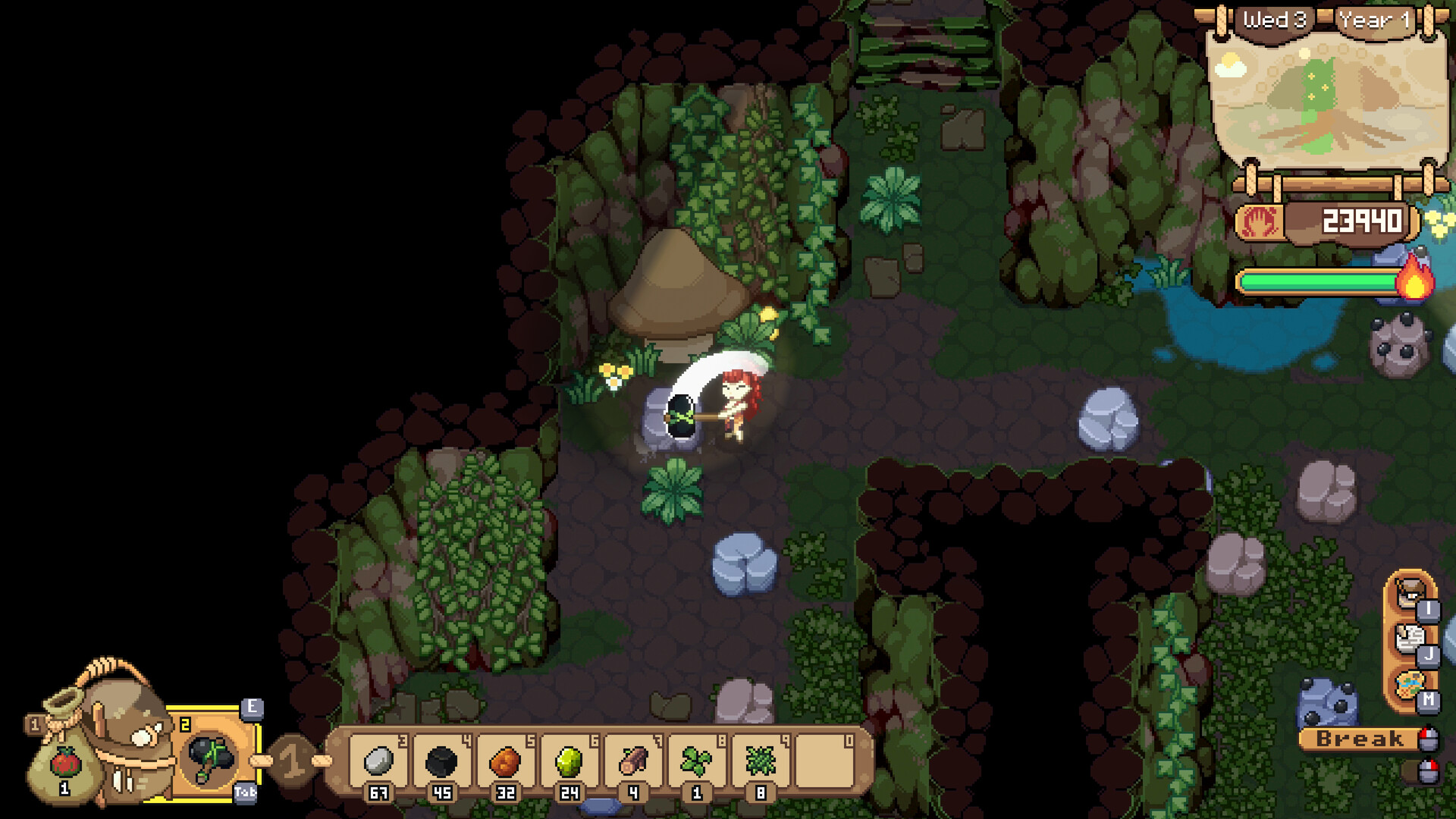Select the wood log hotbar slot
The height and width of the screenshot is (819, 1456).
pyautogui.click(x=632, y=761)
